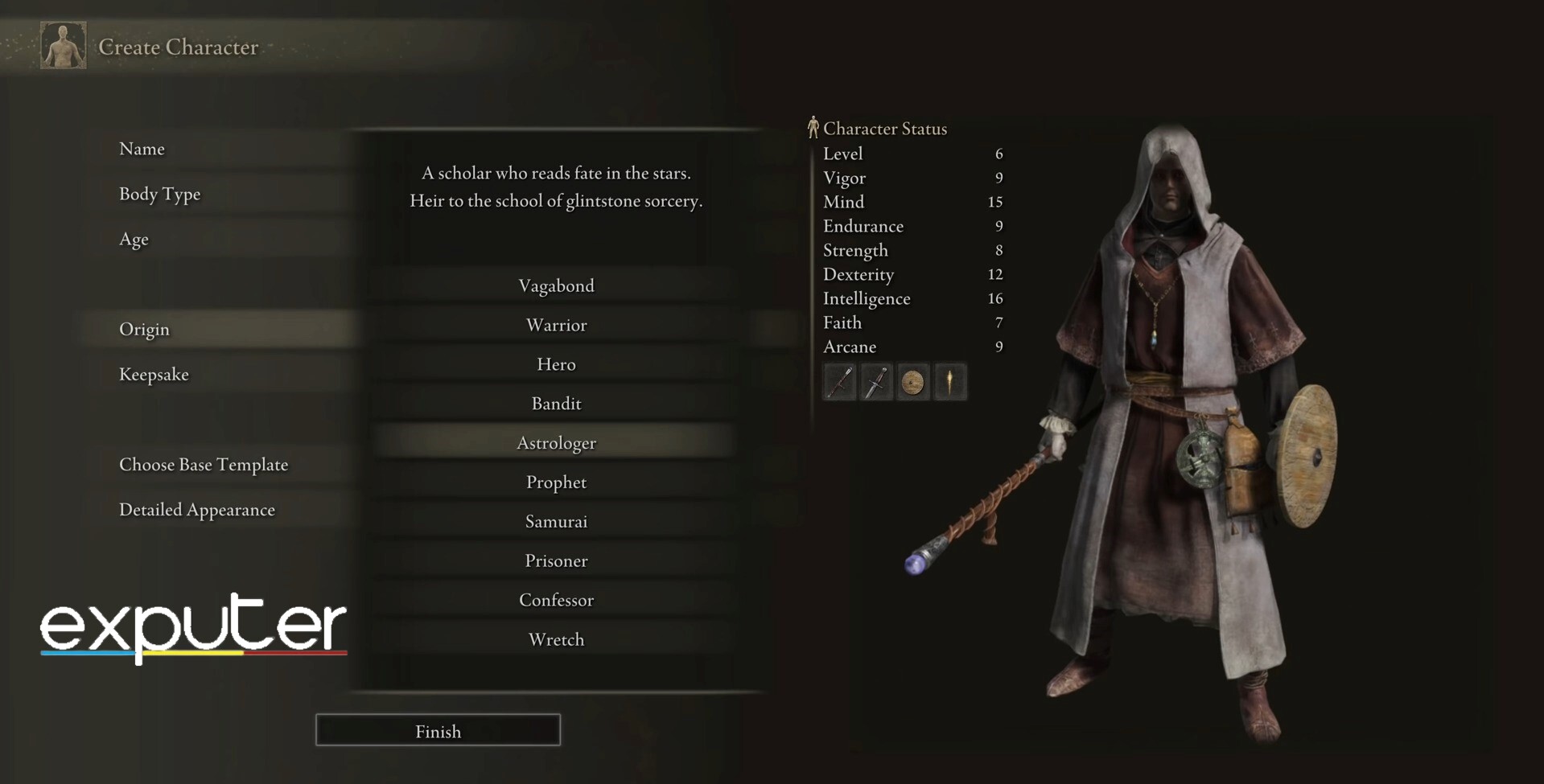Open the Keepsake selection
Image resolution: width=1544 pixels, height=784 pixels.
(154, 374)
